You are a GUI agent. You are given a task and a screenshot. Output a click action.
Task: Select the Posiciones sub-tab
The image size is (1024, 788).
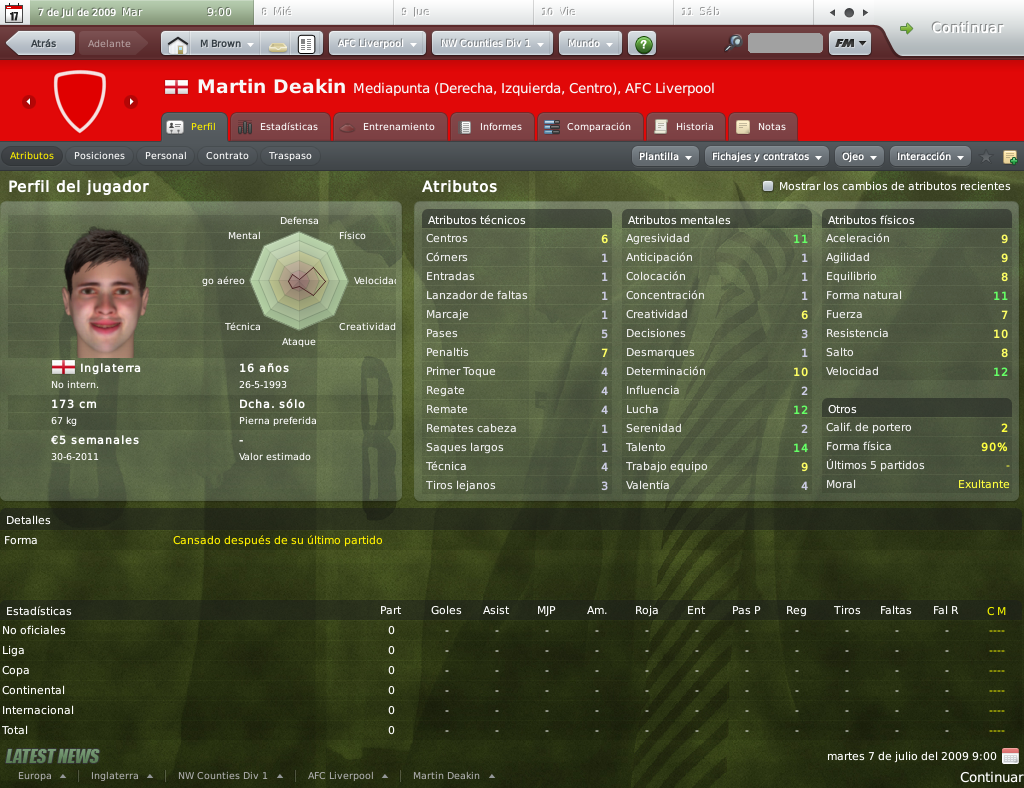tap(99, 156)
